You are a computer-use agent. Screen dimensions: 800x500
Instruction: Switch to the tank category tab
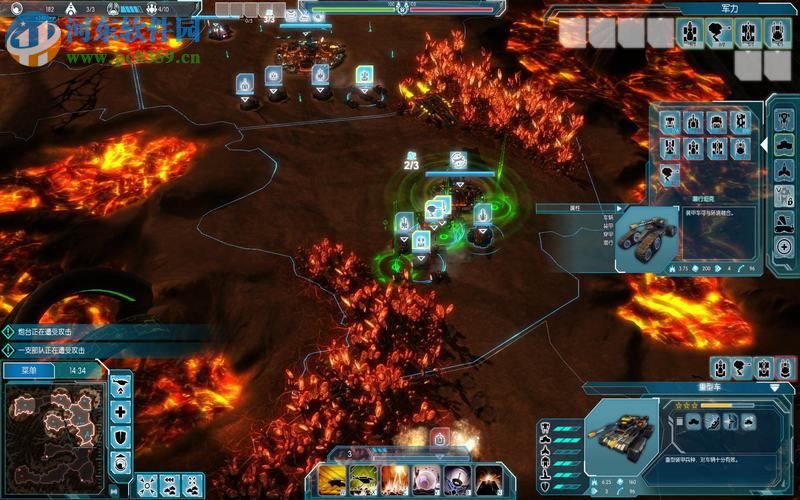coord(785,143)
